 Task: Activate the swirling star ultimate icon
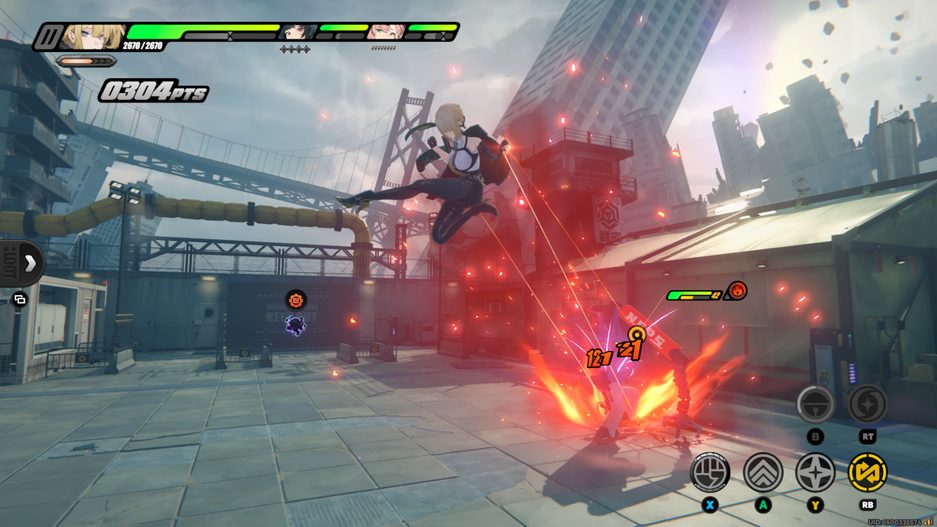click(867, 404)
